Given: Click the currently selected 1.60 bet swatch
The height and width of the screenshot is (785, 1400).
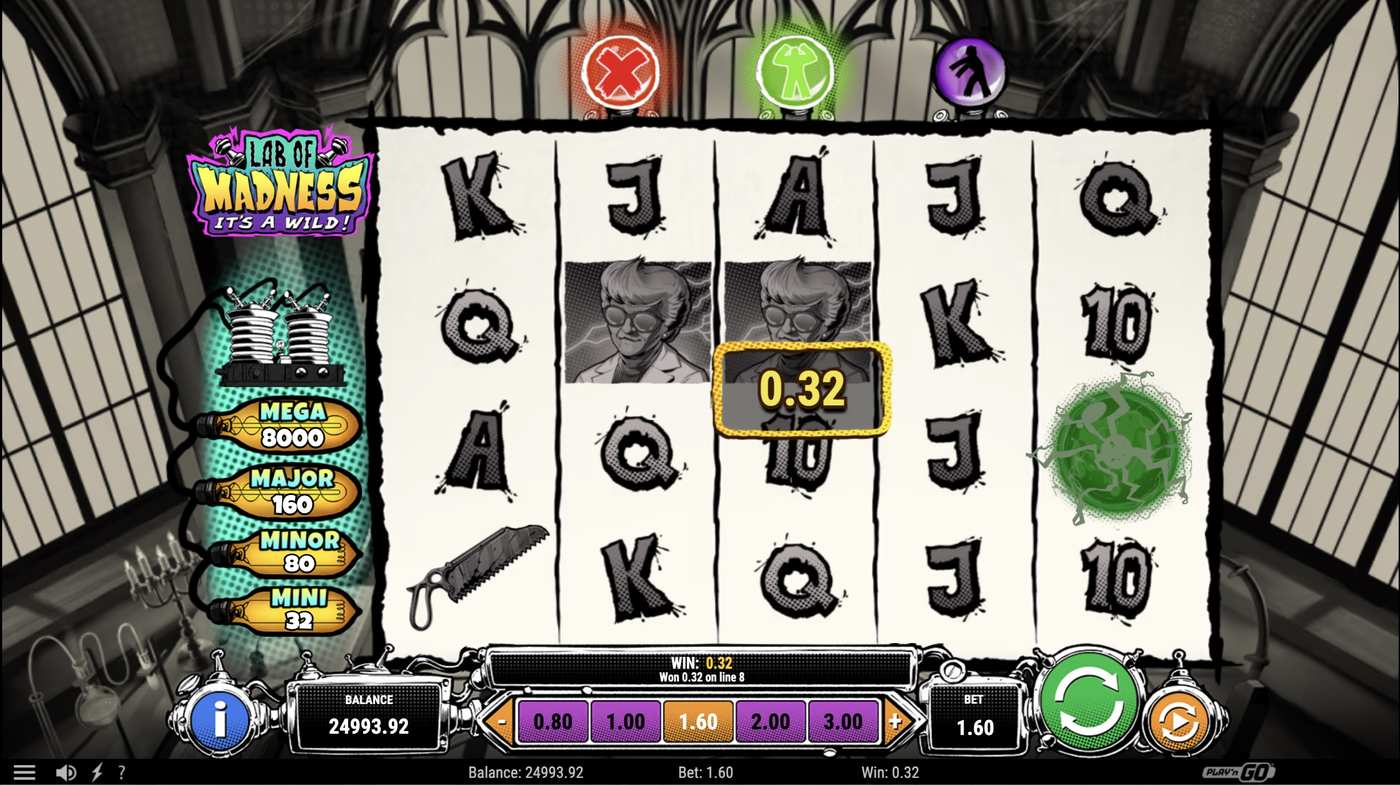Looking at the screenshot, I should pos(697,720).
